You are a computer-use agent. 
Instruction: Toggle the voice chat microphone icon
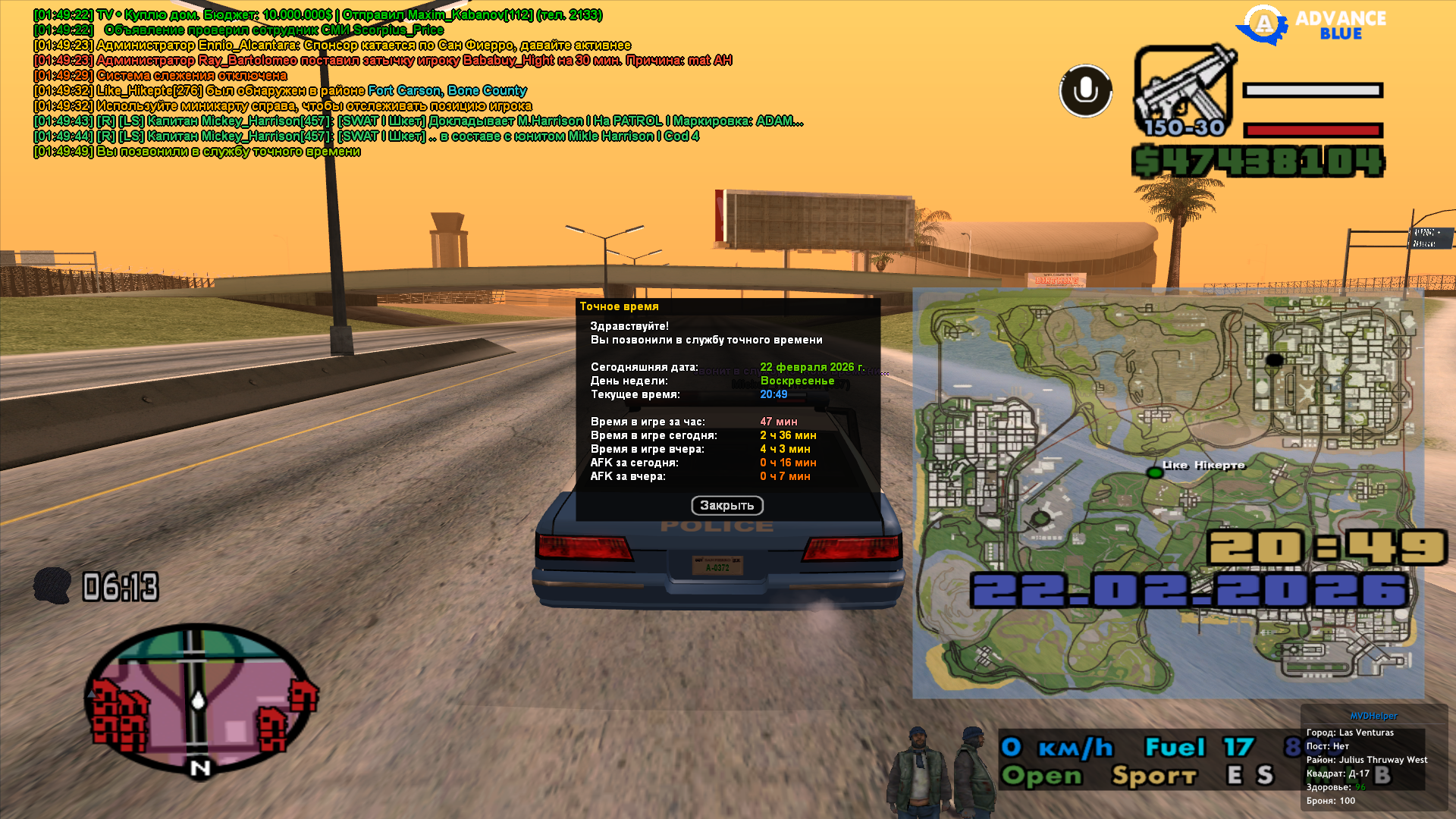(1085, 90)
